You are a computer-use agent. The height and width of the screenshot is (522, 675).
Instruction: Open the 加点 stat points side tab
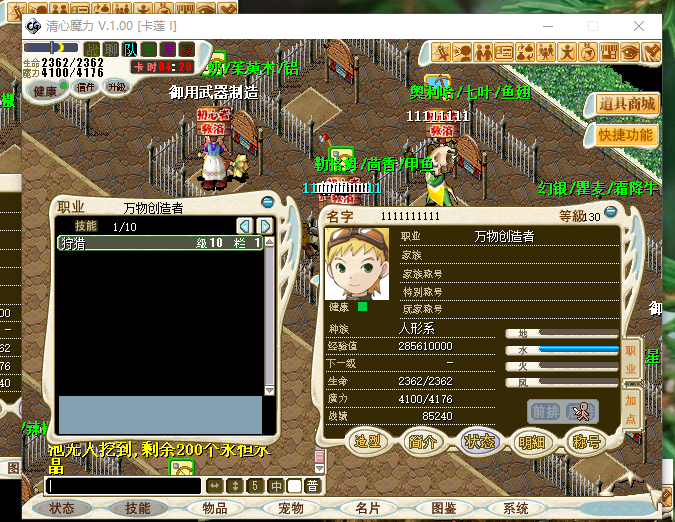630,408
